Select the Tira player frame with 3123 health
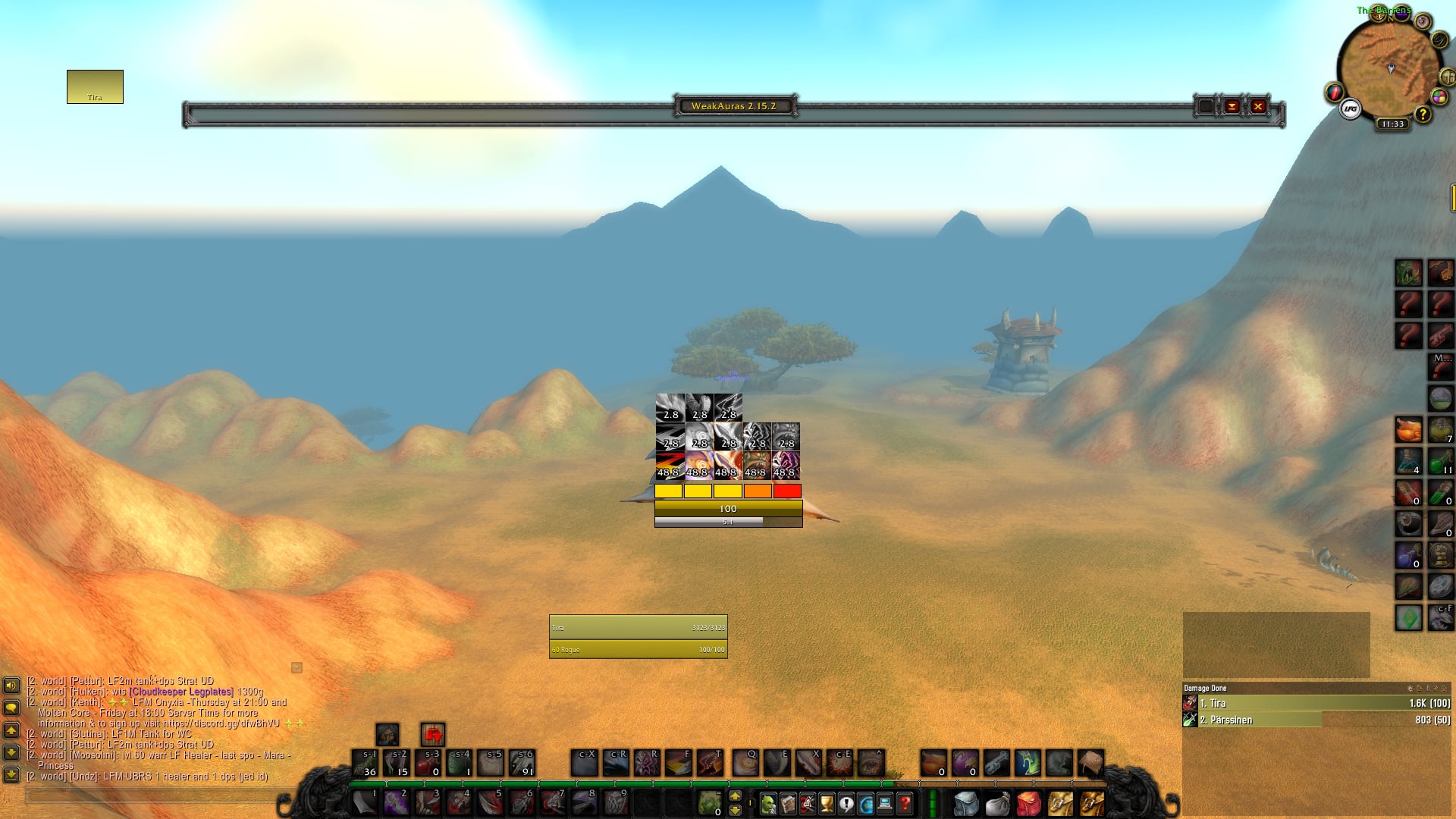The height and width of the screenshot is (819, 1456). [638, 627]
